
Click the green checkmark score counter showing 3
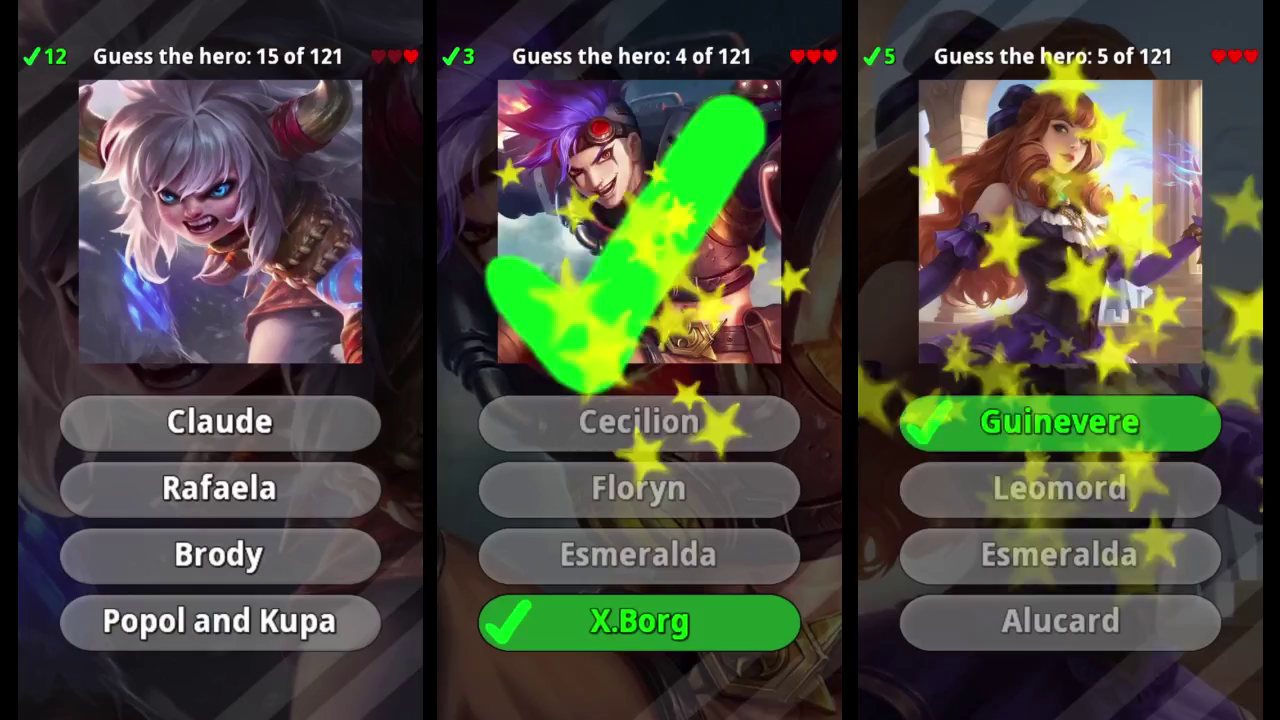point(458,56)
